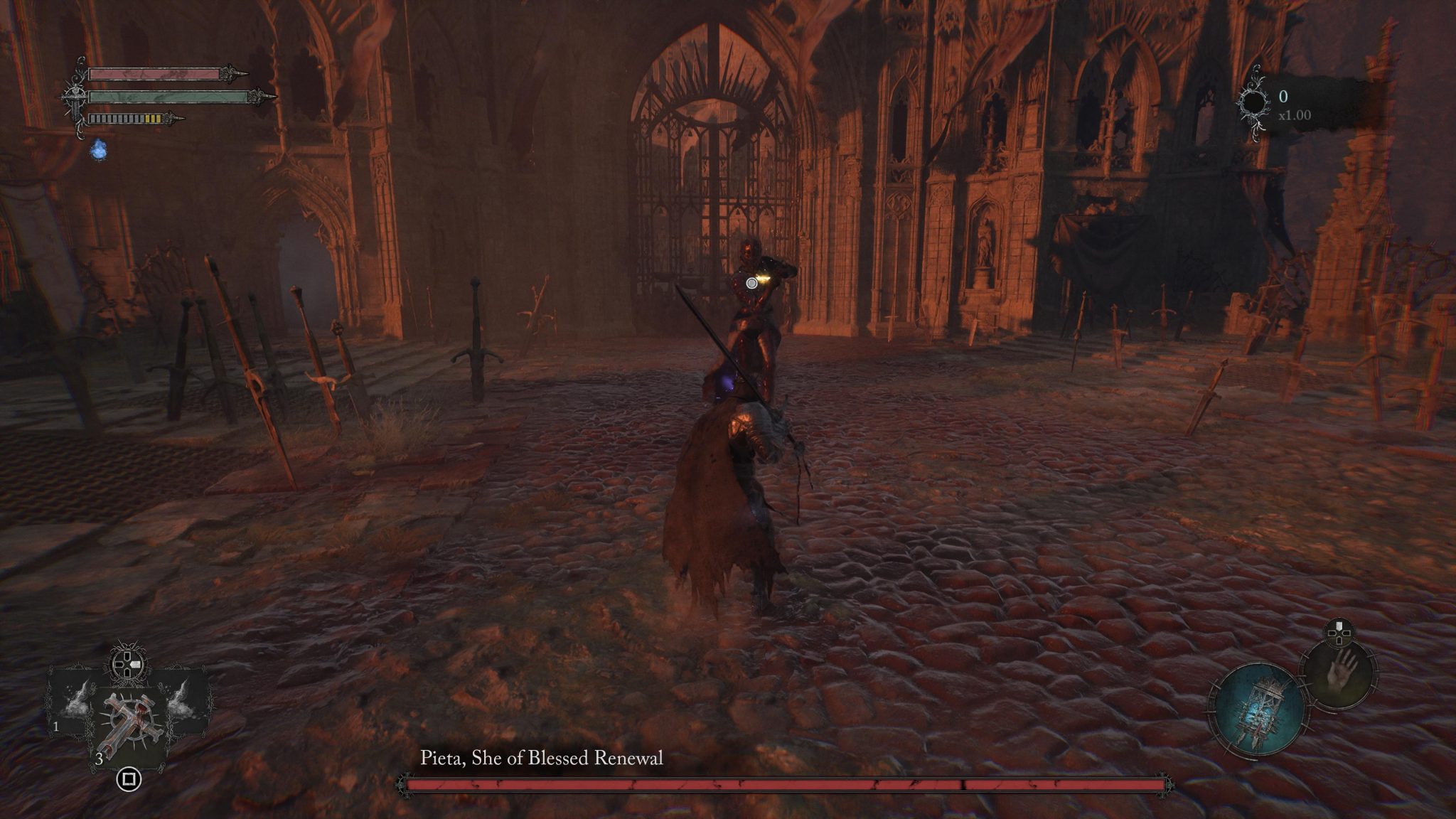Click the crossed-sword emblem beside the health bars

coord(75,97)
